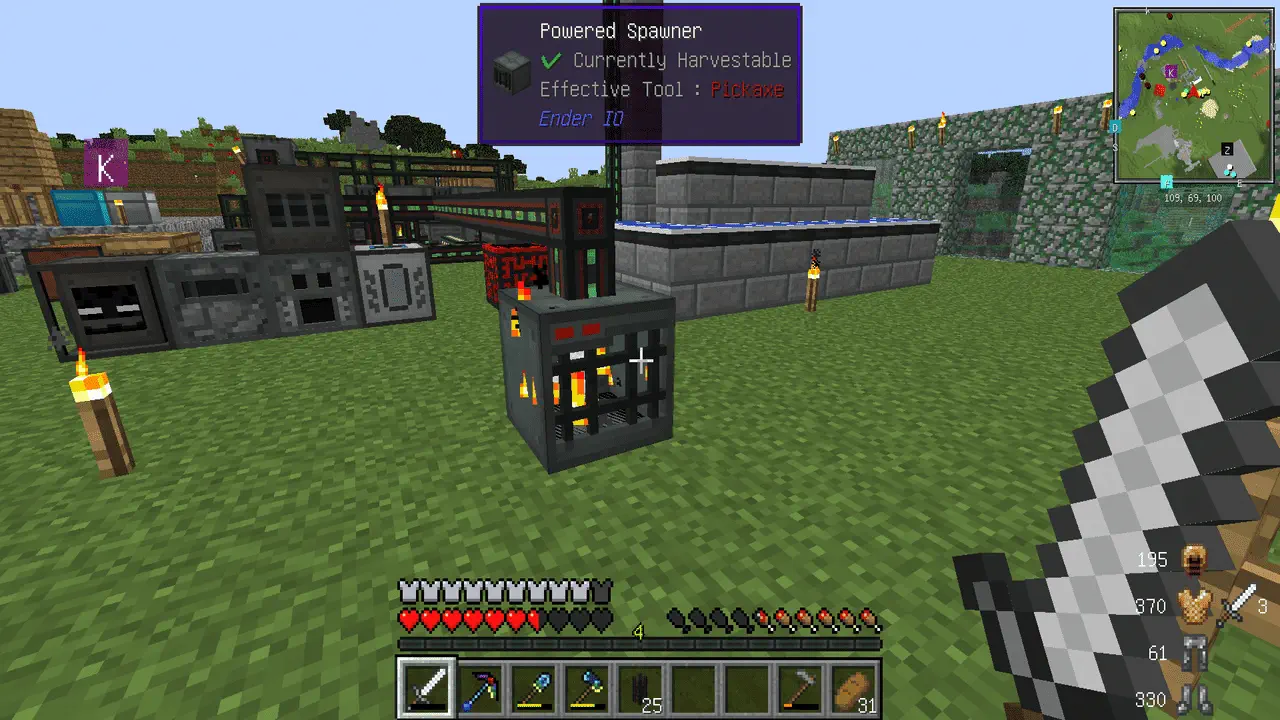Select the bread stack of 31
Screen dimensions: 1280x720
(853, 688)
